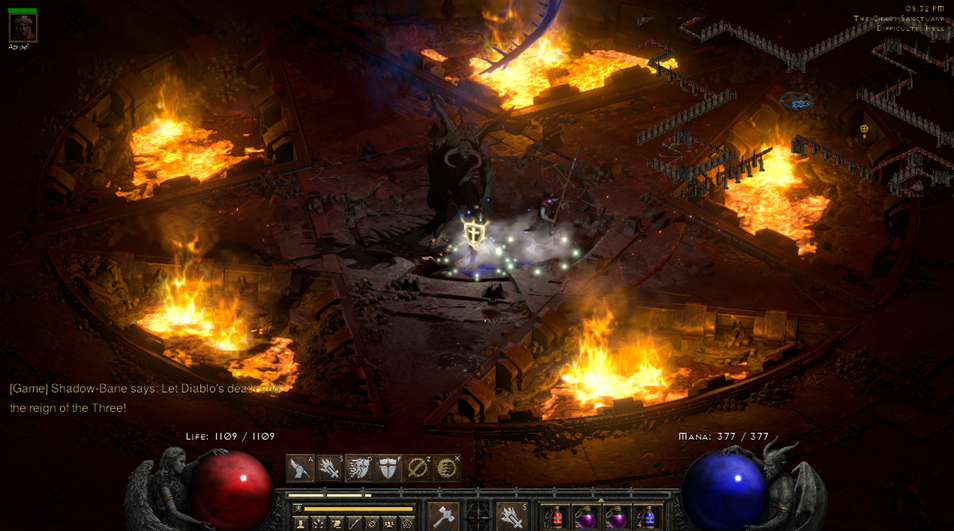Use the red healing potion in belt

tap(557, 518)
